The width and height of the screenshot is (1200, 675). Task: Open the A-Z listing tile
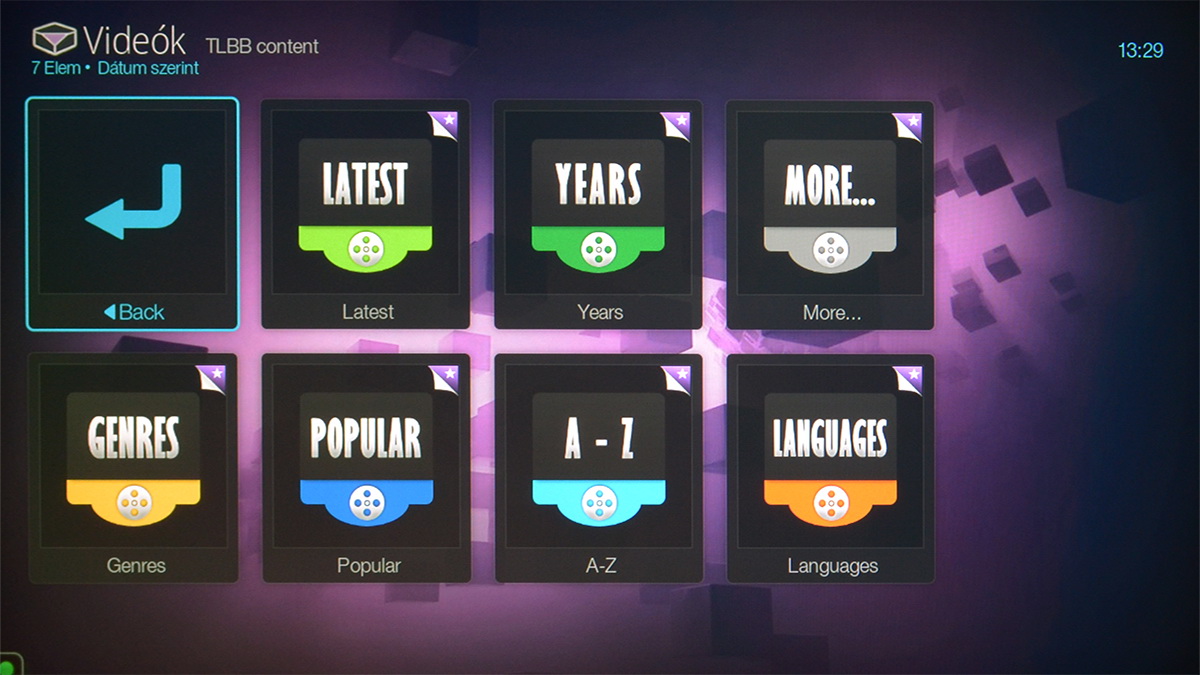[598, 467]
